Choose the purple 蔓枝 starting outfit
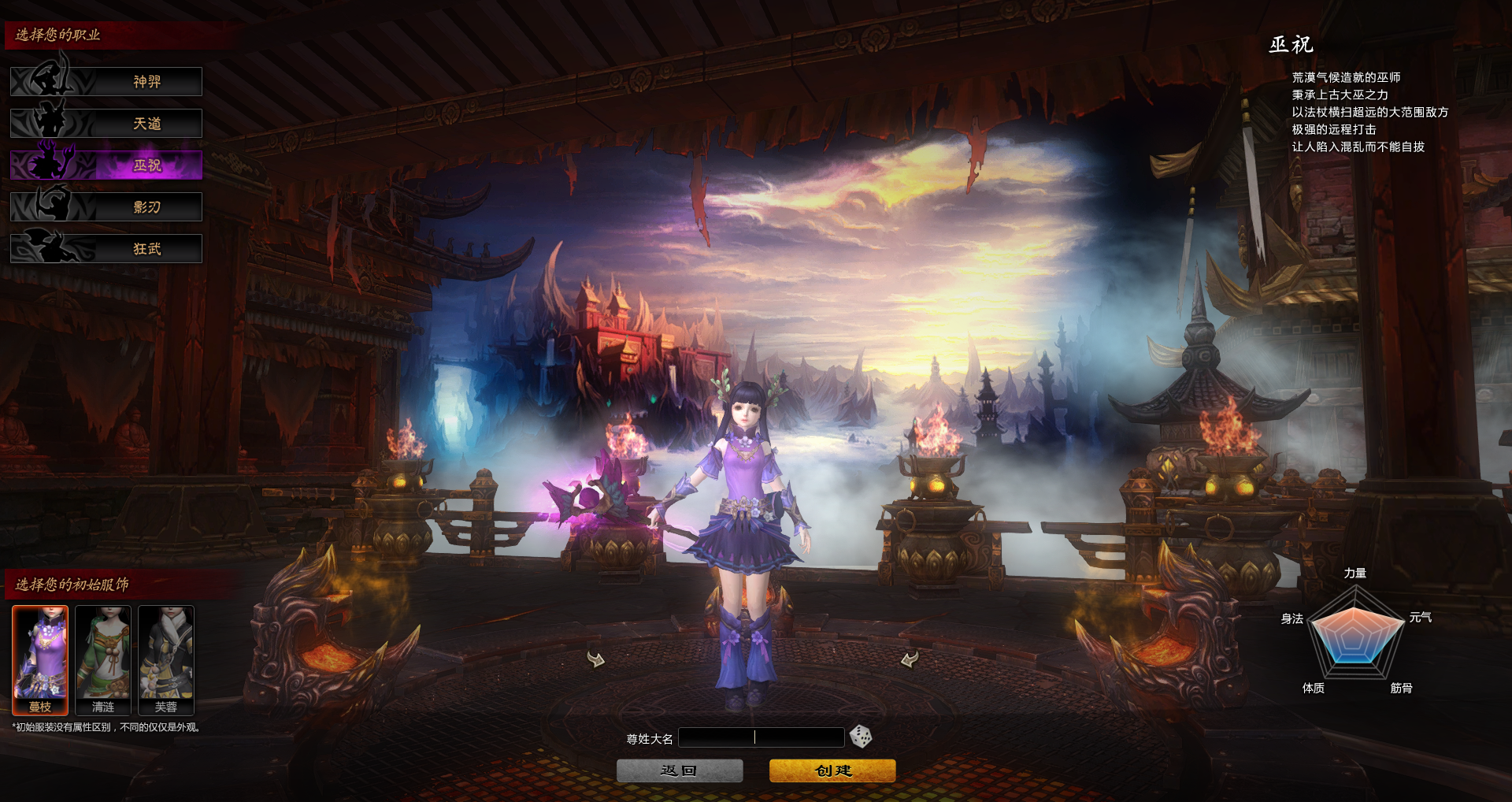Image resolution: width=1512 pixels, height=802 pixels. tap(40, 659)
